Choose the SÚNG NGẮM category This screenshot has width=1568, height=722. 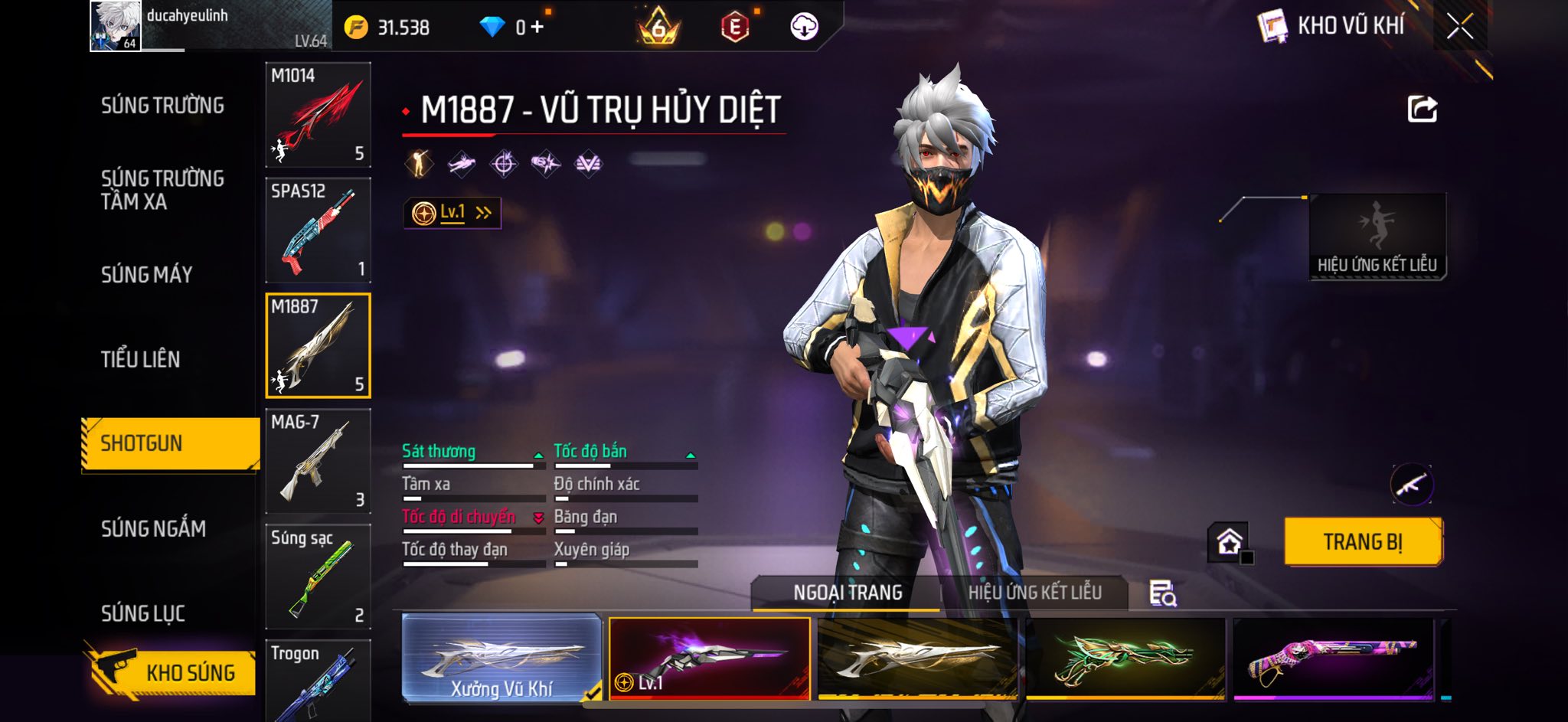click(153, 528)
